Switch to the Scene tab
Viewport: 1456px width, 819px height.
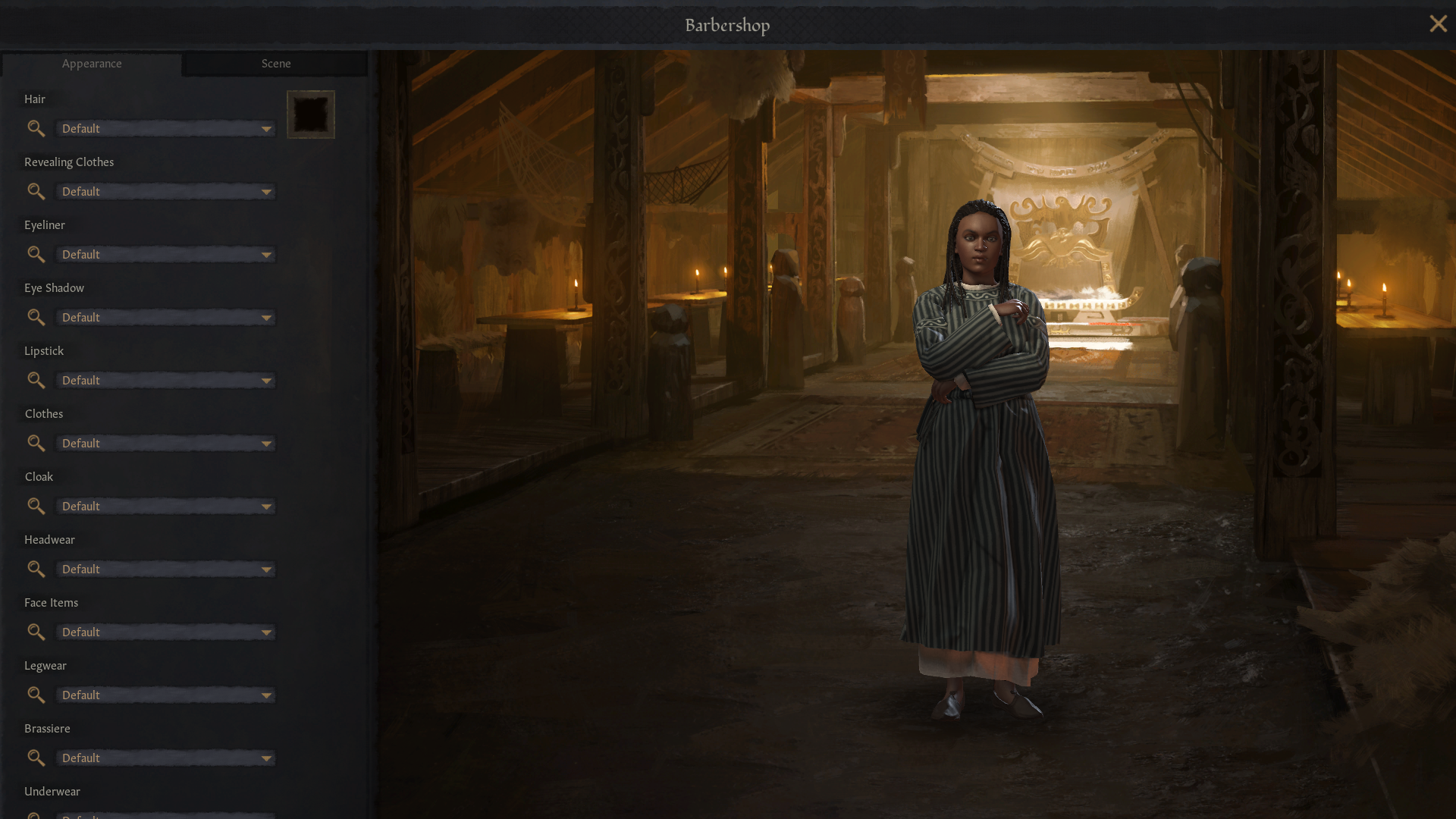pos(275,64)
